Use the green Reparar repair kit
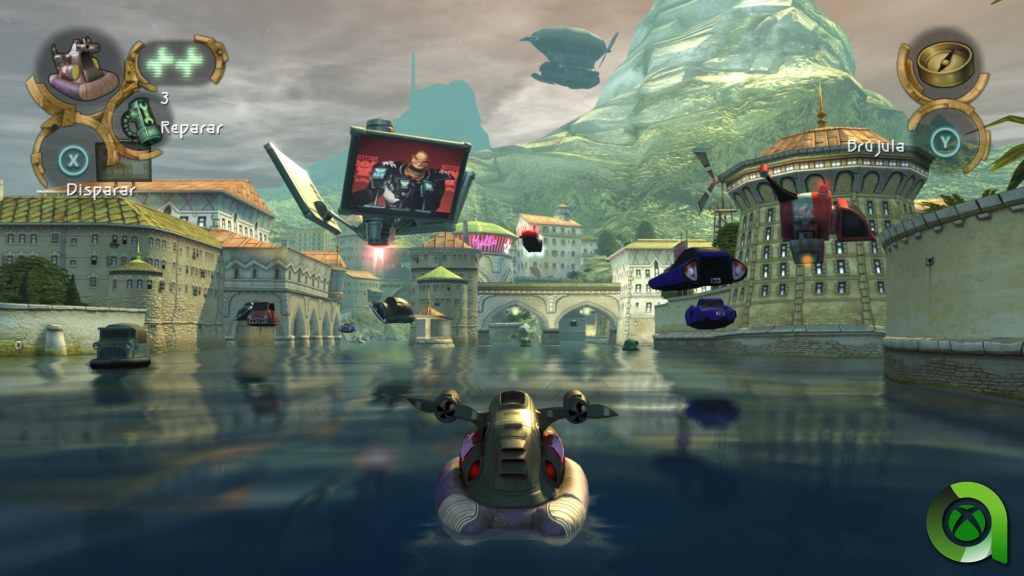 (x=139, y=122)
